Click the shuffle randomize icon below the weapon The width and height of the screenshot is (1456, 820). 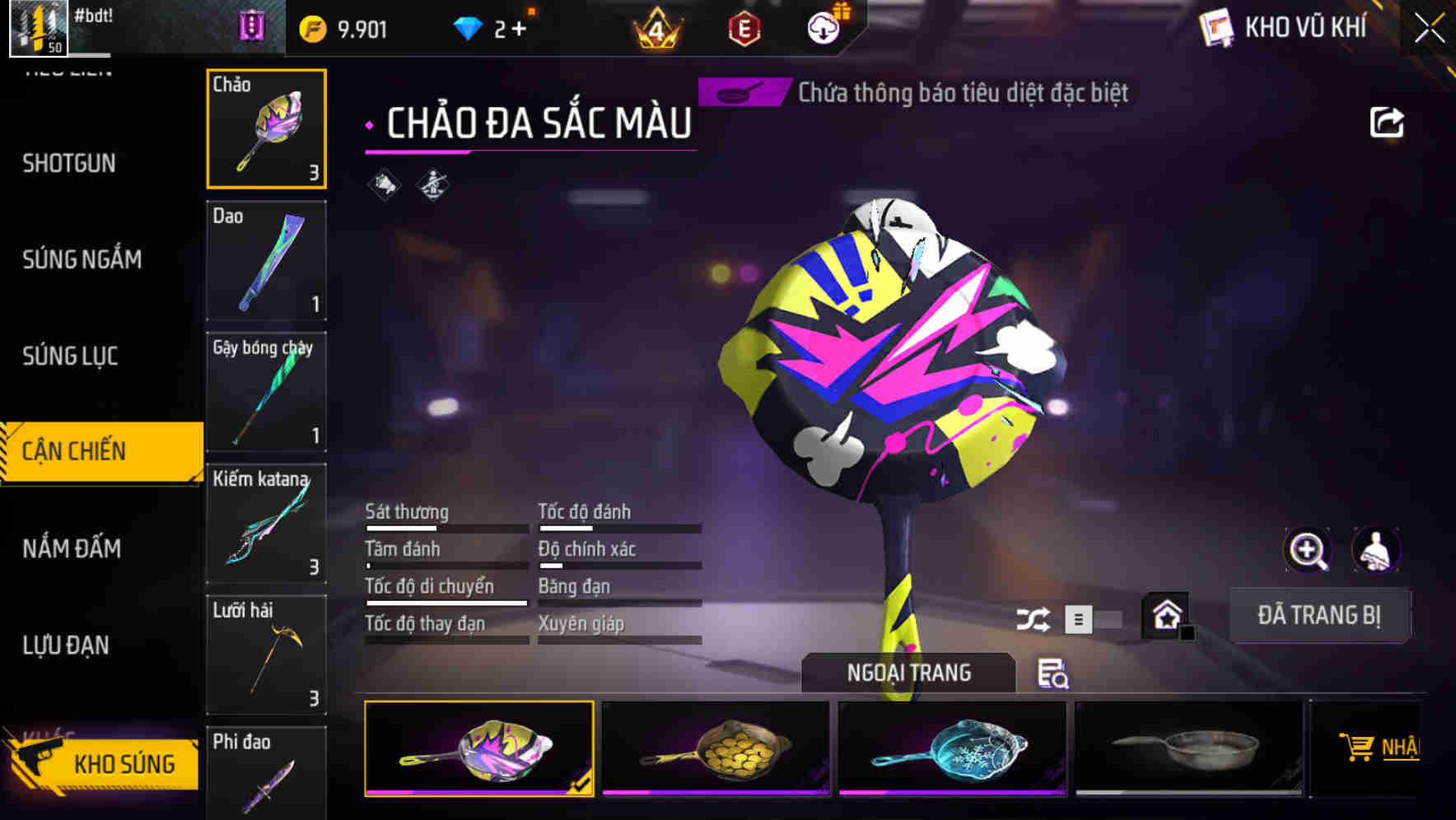1033,617
